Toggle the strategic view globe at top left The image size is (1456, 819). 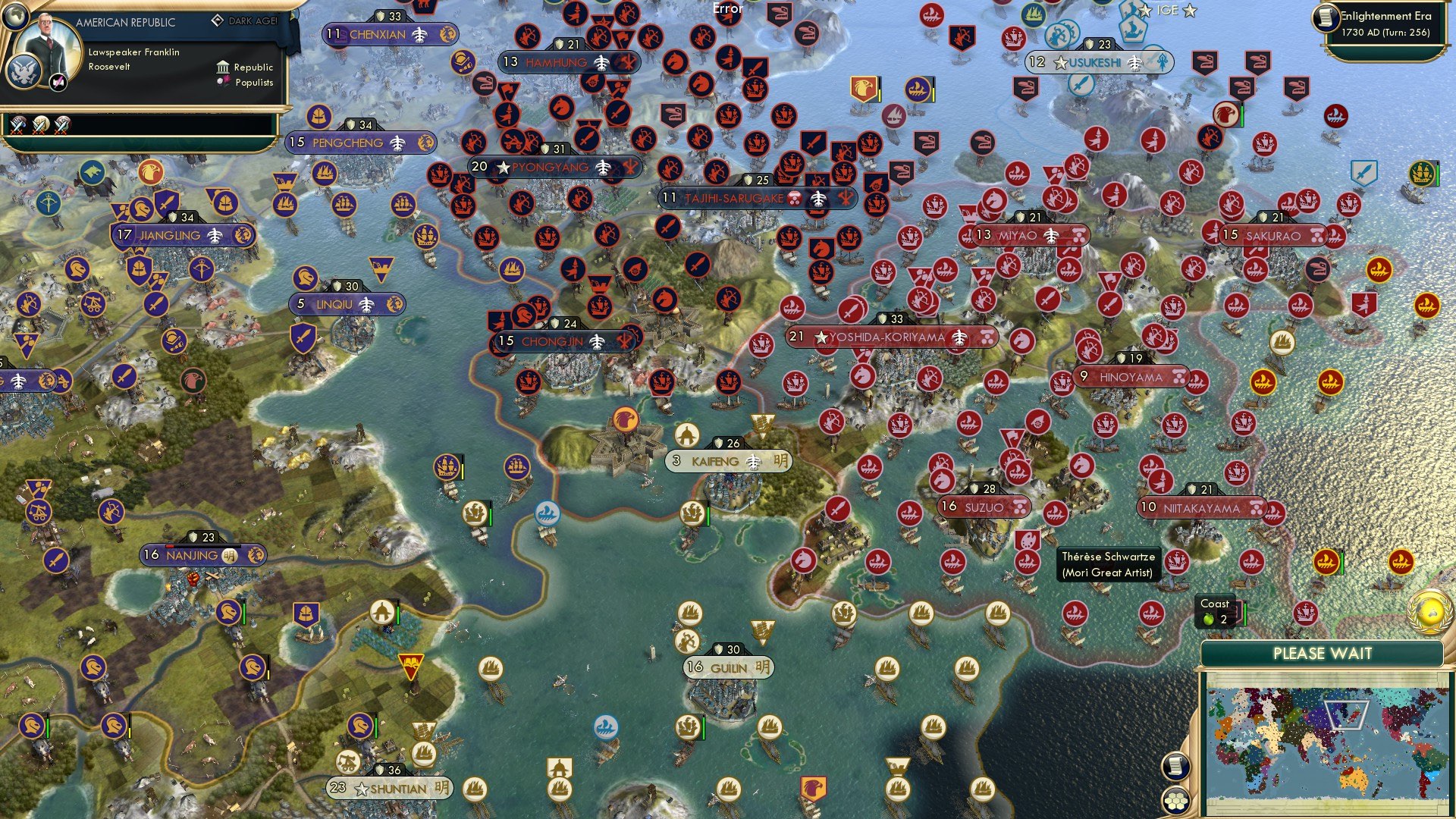click(x=16, y=17)
